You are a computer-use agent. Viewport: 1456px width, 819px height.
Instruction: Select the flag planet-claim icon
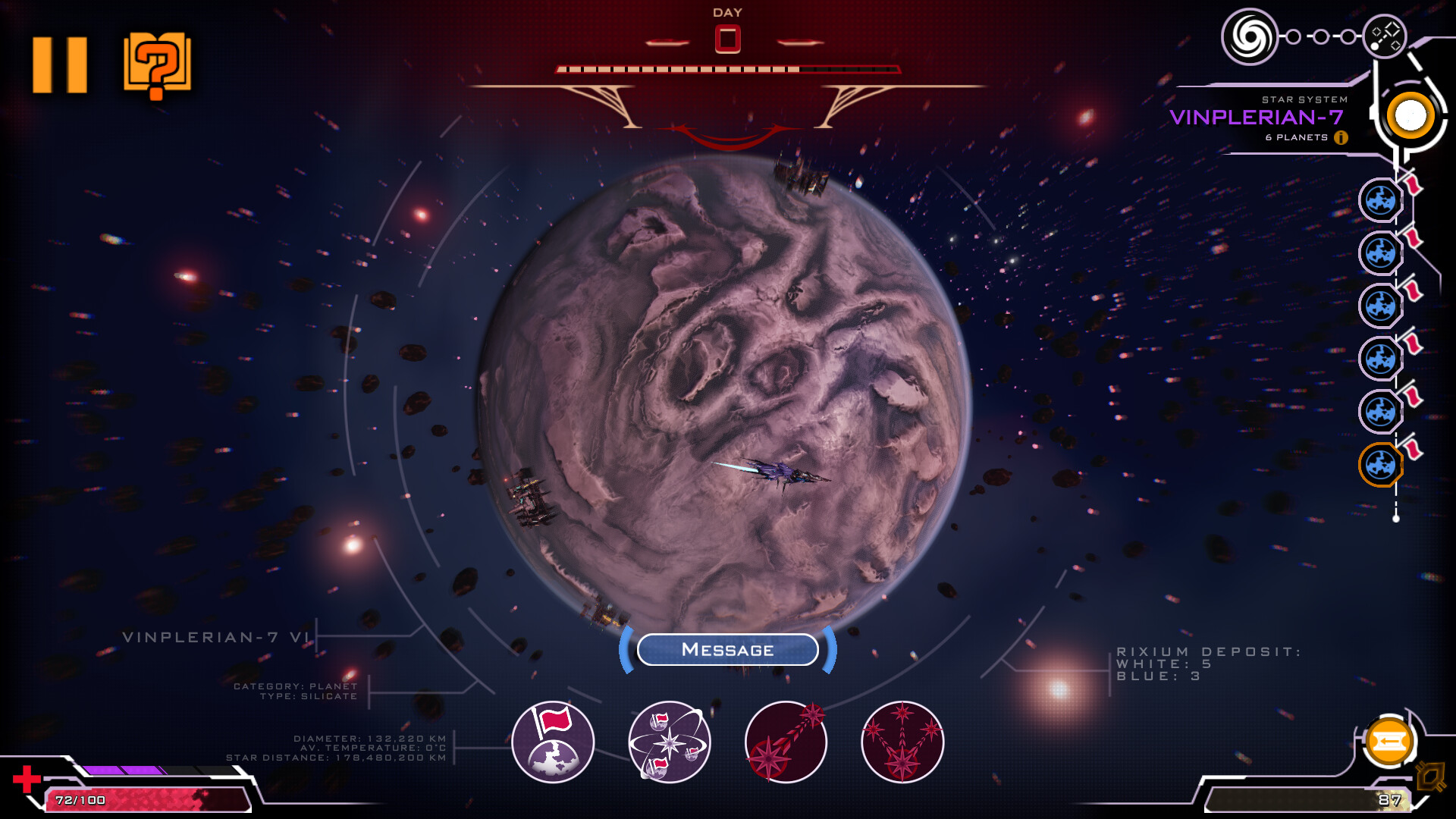tap(553, 741)
